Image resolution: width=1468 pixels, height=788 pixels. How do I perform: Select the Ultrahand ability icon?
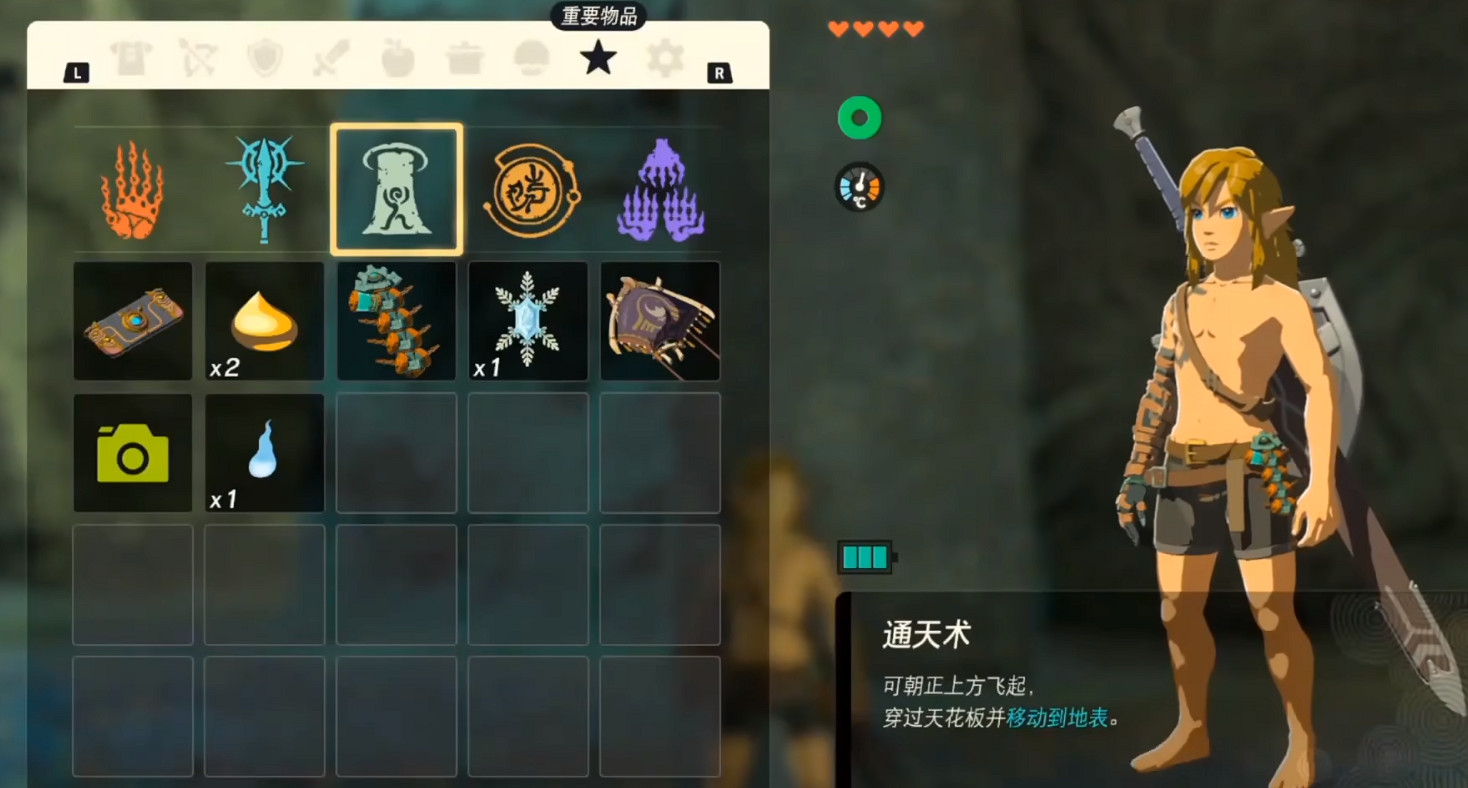(135, 188)
